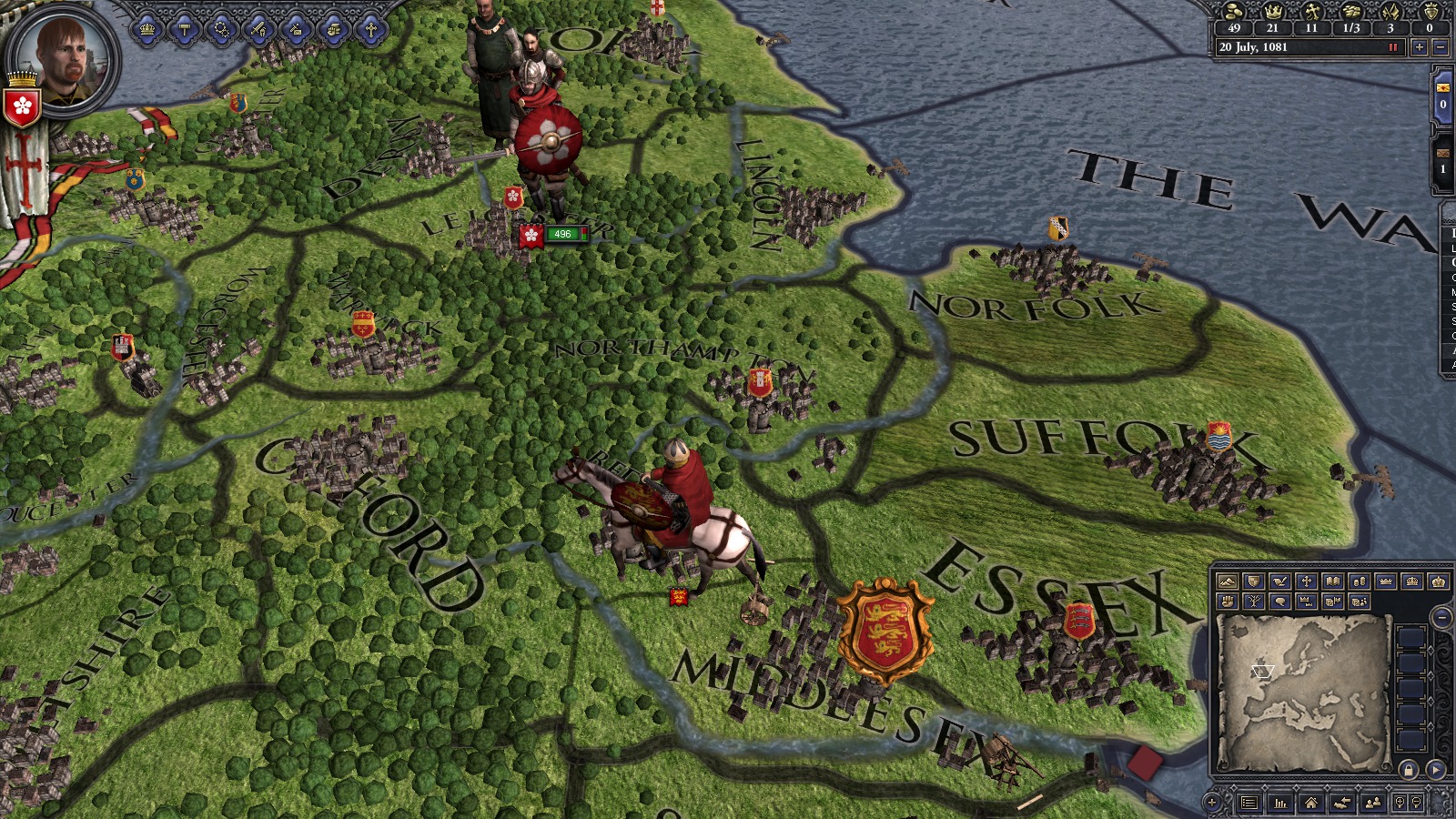Increase game speed with the plus button

1421,47
